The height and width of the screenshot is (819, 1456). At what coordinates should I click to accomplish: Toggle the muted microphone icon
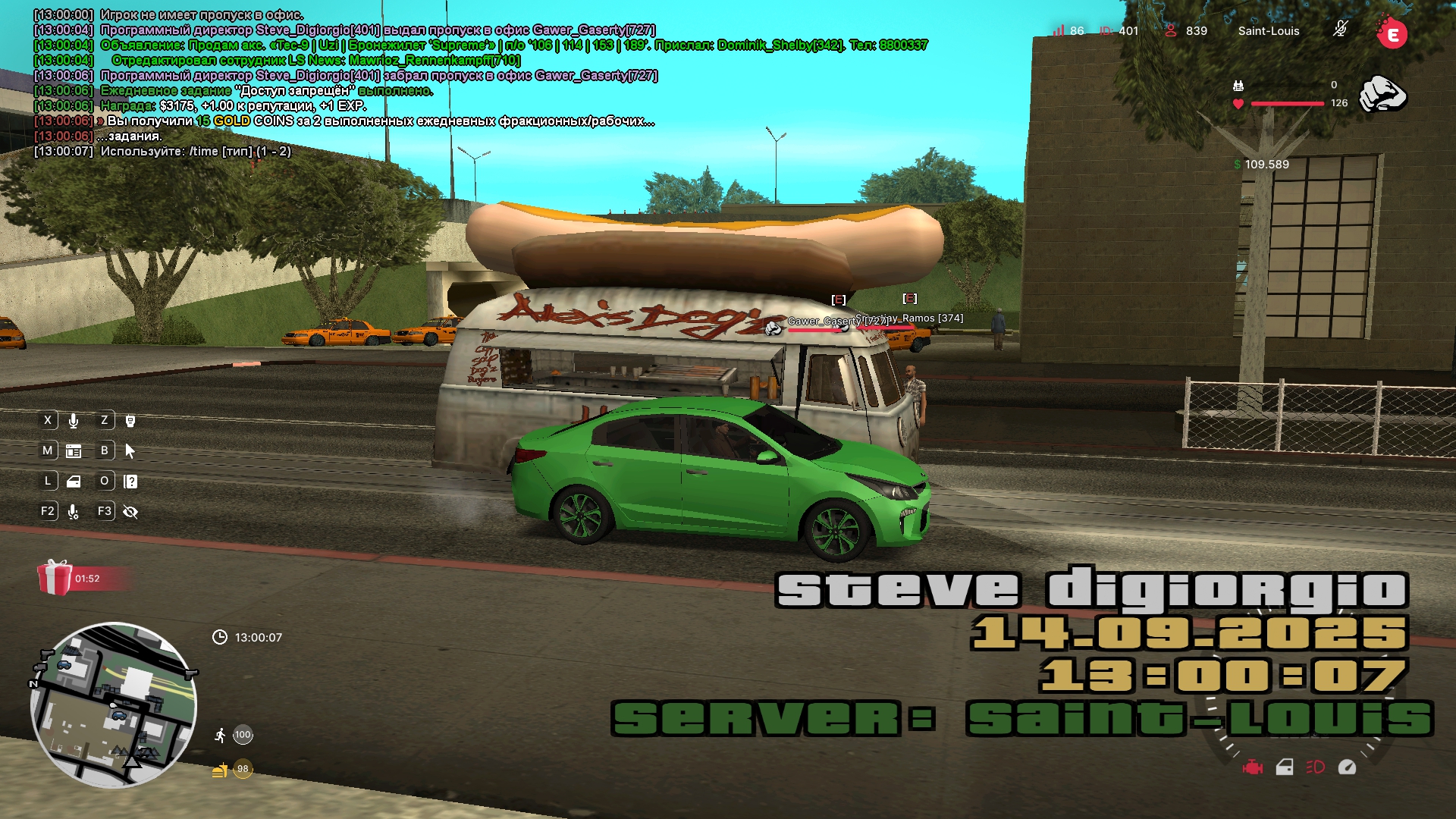click(x=1340, y=30)
